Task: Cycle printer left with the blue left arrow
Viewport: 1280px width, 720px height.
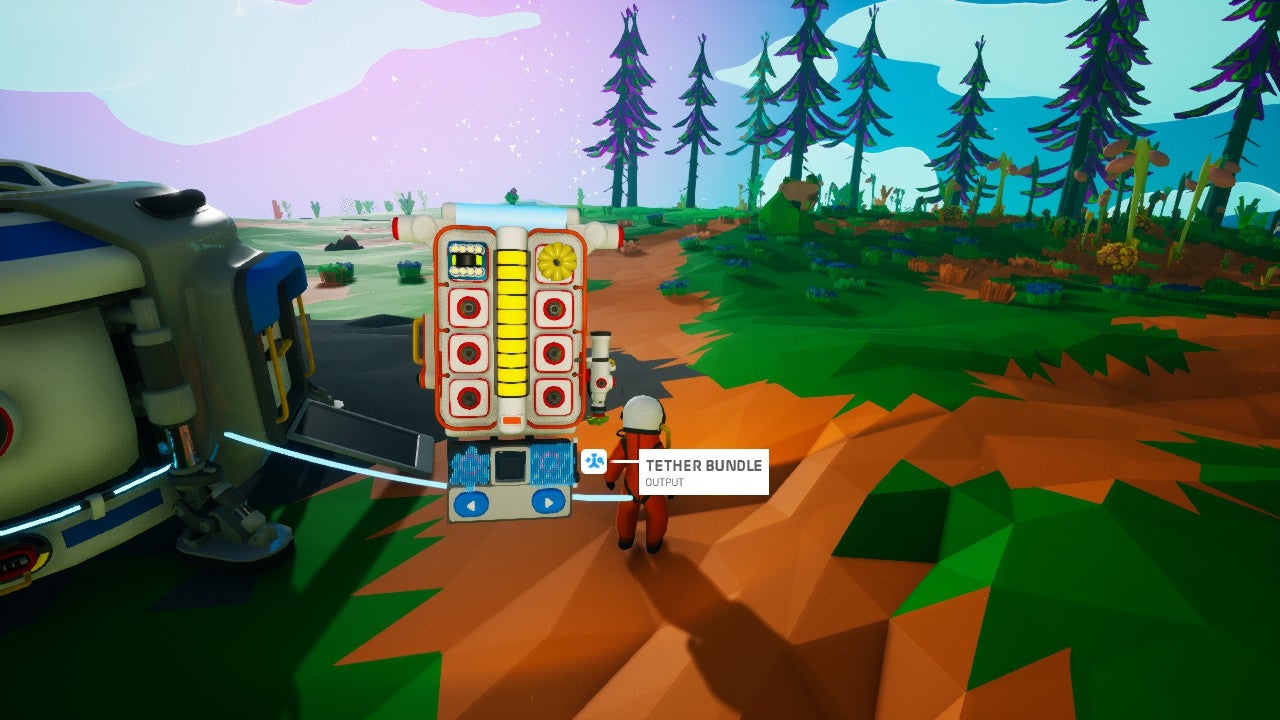Action: tap(468, 501)
